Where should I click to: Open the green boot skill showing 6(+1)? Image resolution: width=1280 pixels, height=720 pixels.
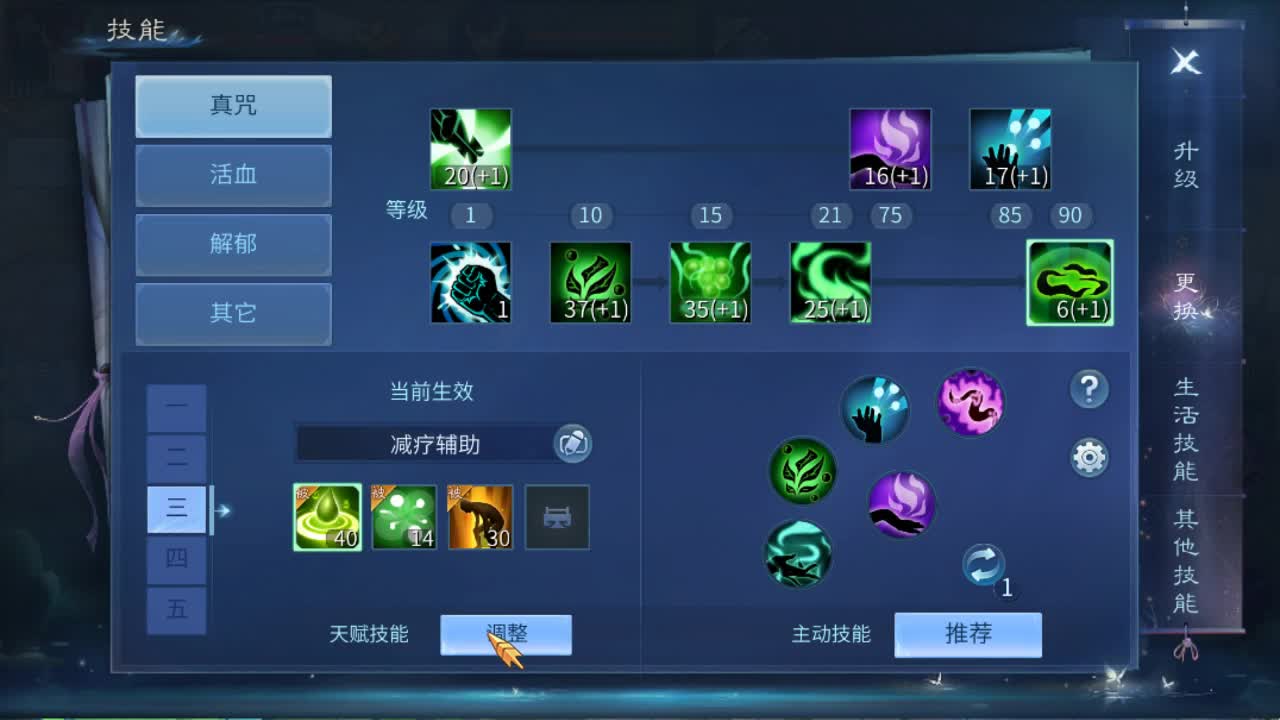point(1069,281)
